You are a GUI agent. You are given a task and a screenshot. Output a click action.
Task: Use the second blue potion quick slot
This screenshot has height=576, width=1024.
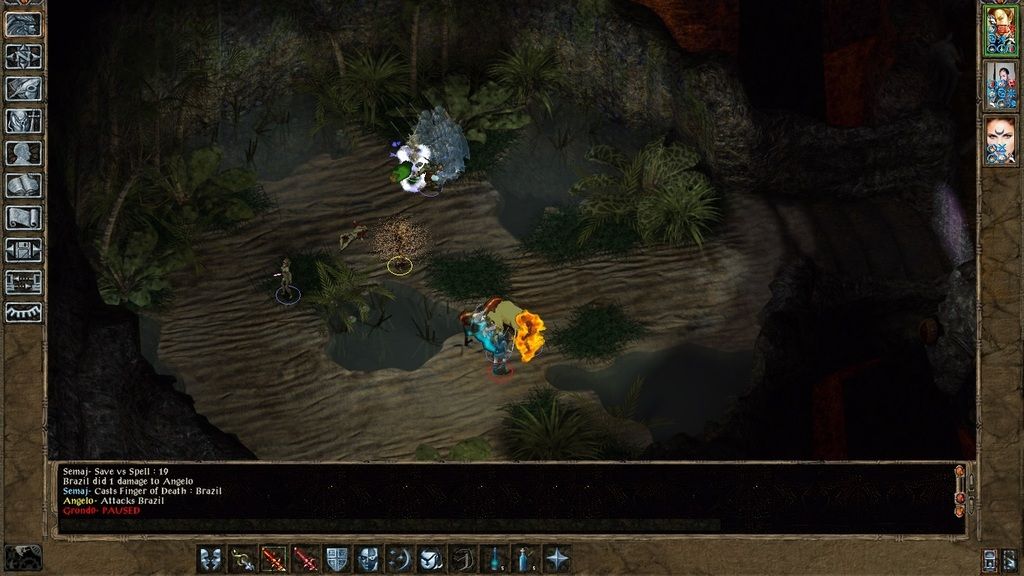coord(525,559)
